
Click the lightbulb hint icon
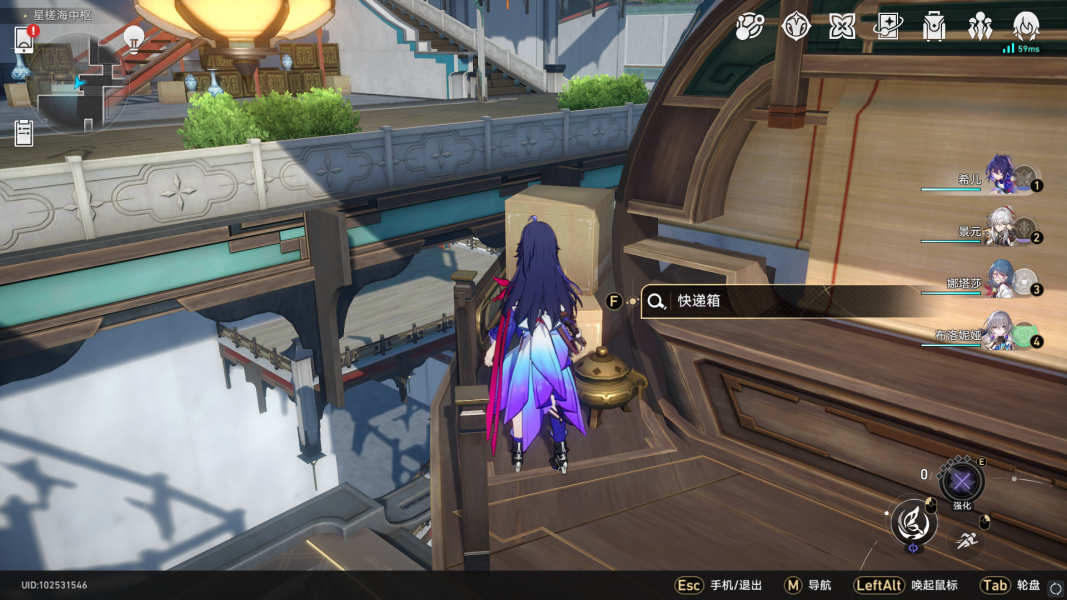coord(133,38)
